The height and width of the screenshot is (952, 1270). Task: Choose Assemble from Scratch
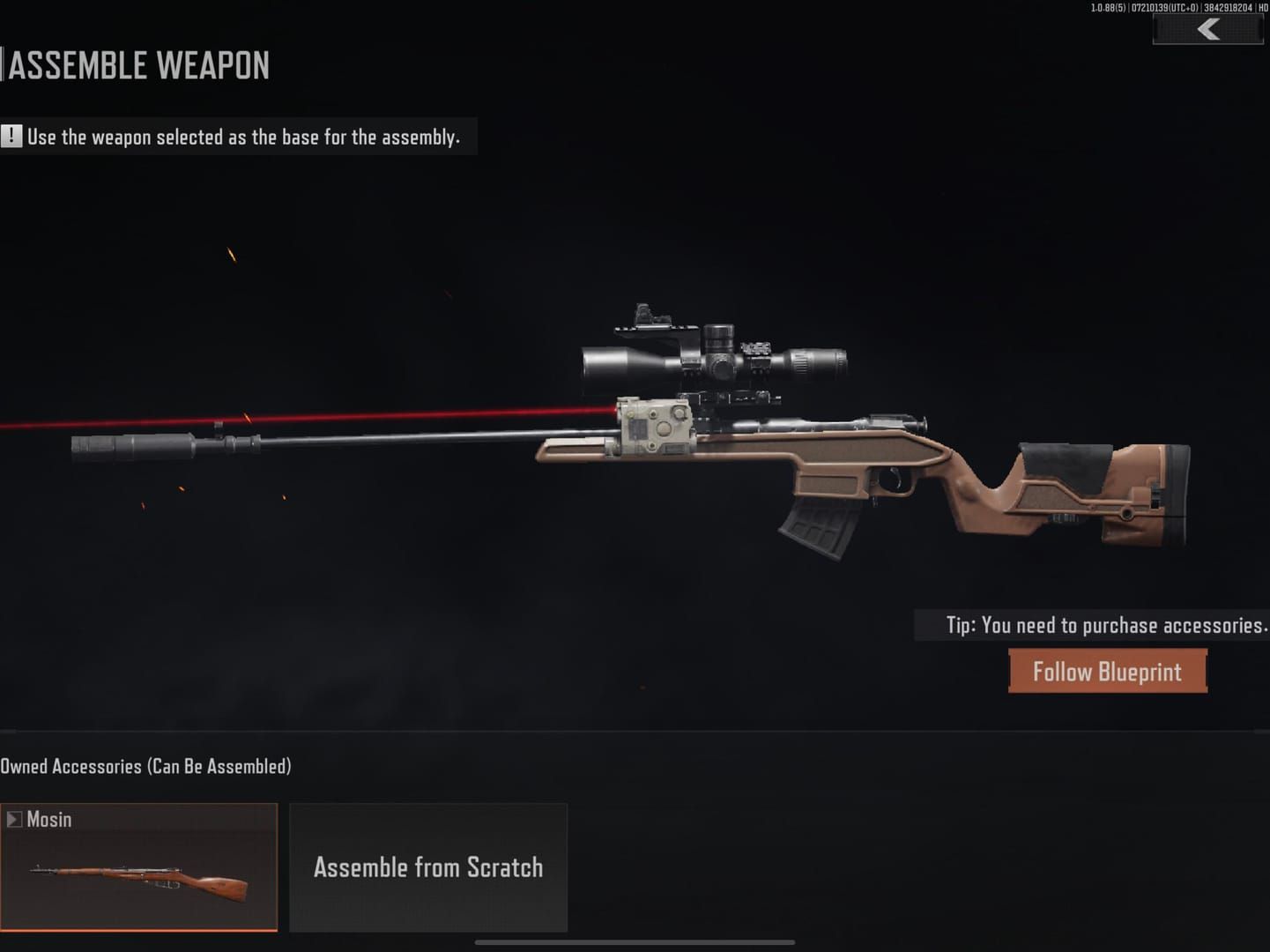[x=428, y=867]
